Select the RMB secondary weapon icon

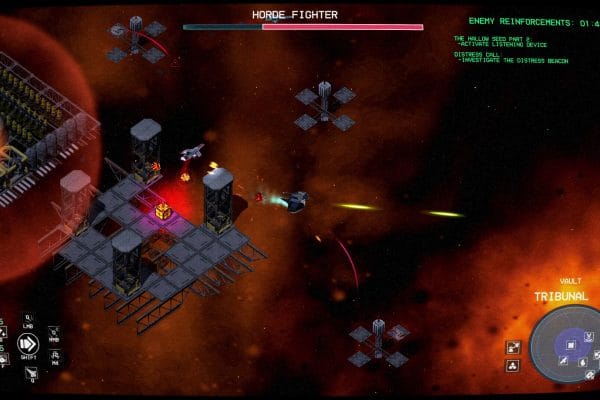click(53, 333)
